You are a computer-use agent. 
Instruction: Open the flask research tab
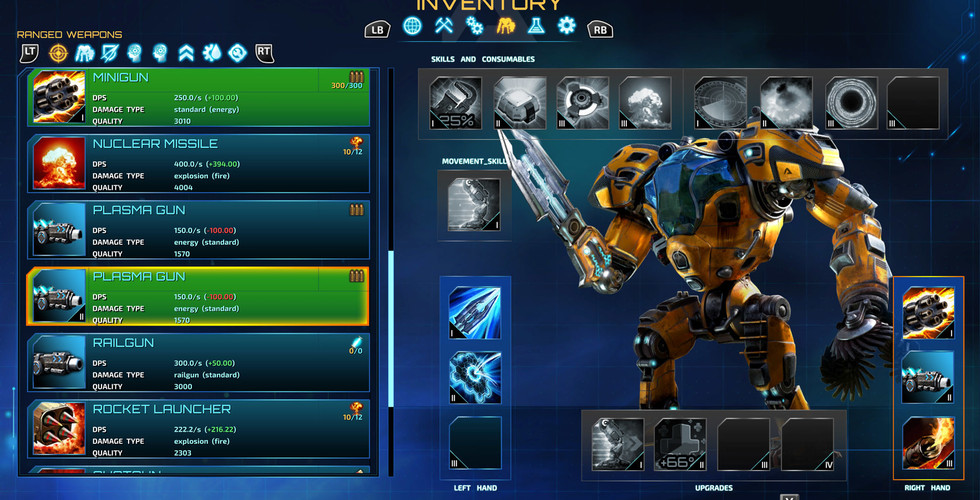pyautogui.click(x=537, y=26)
